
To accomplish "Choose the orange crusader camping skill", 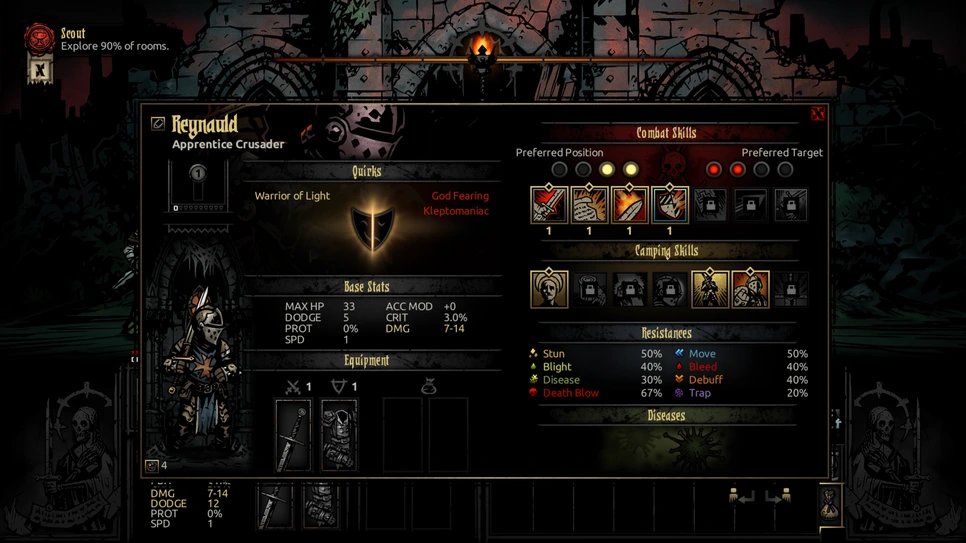I will pyautogui.click(x=750, y=289).
